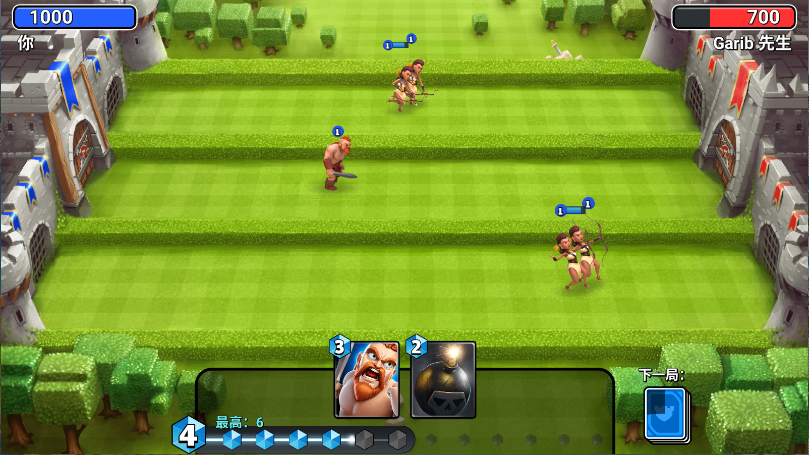
Task: Choose the black bomb card
Action: [x=443, y=381]
